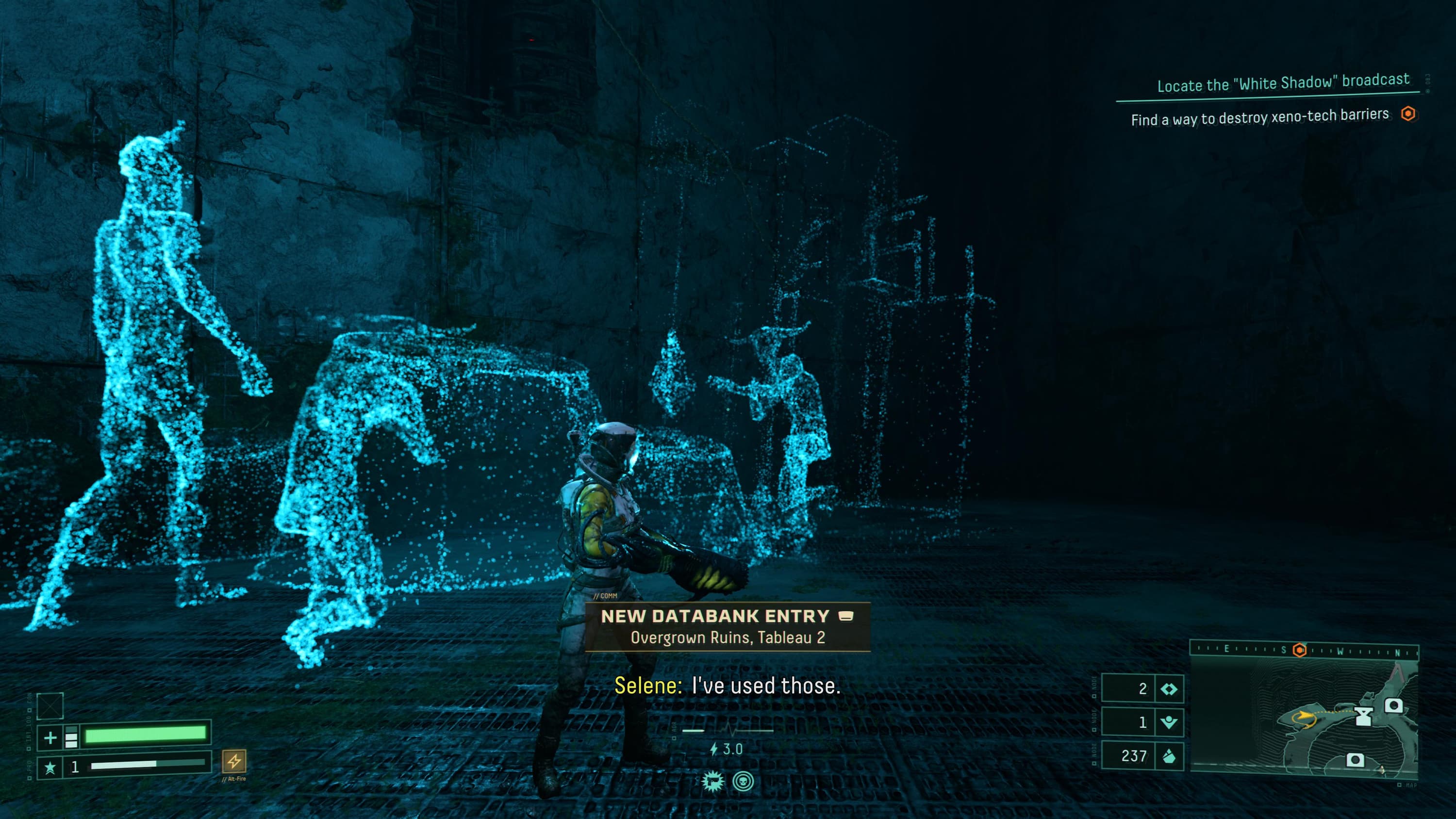Click the weapon proficiency star icon
The image size is (1456, 819).
pos(50,767)
